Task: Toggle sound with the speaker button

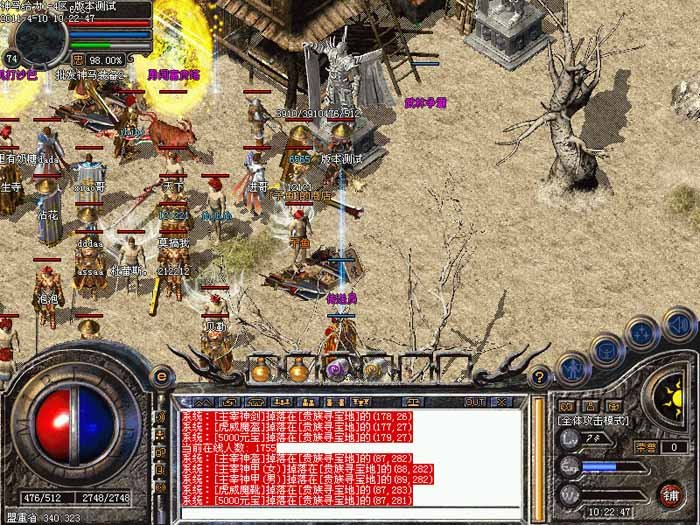Action: [678, 323]
